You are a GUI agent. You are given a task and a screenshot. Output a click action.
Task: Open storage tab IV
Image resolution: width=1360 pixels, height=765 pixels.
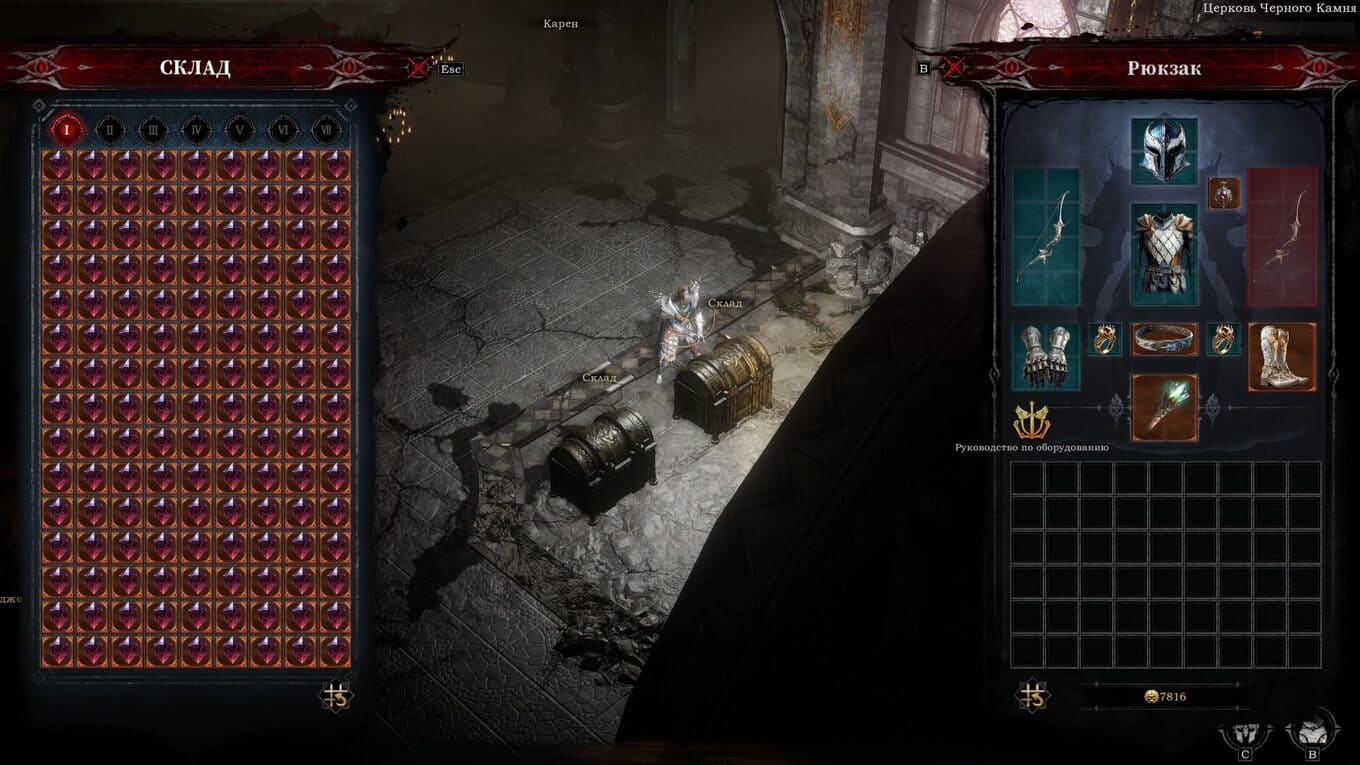coord(196,129)
